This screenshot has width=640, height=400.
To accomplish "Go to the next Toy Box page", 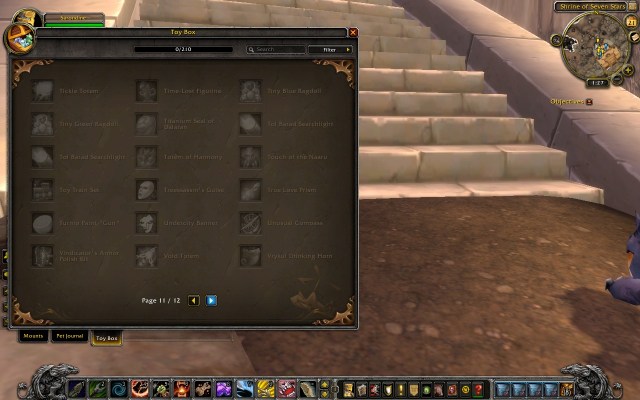I will (212, 300).
